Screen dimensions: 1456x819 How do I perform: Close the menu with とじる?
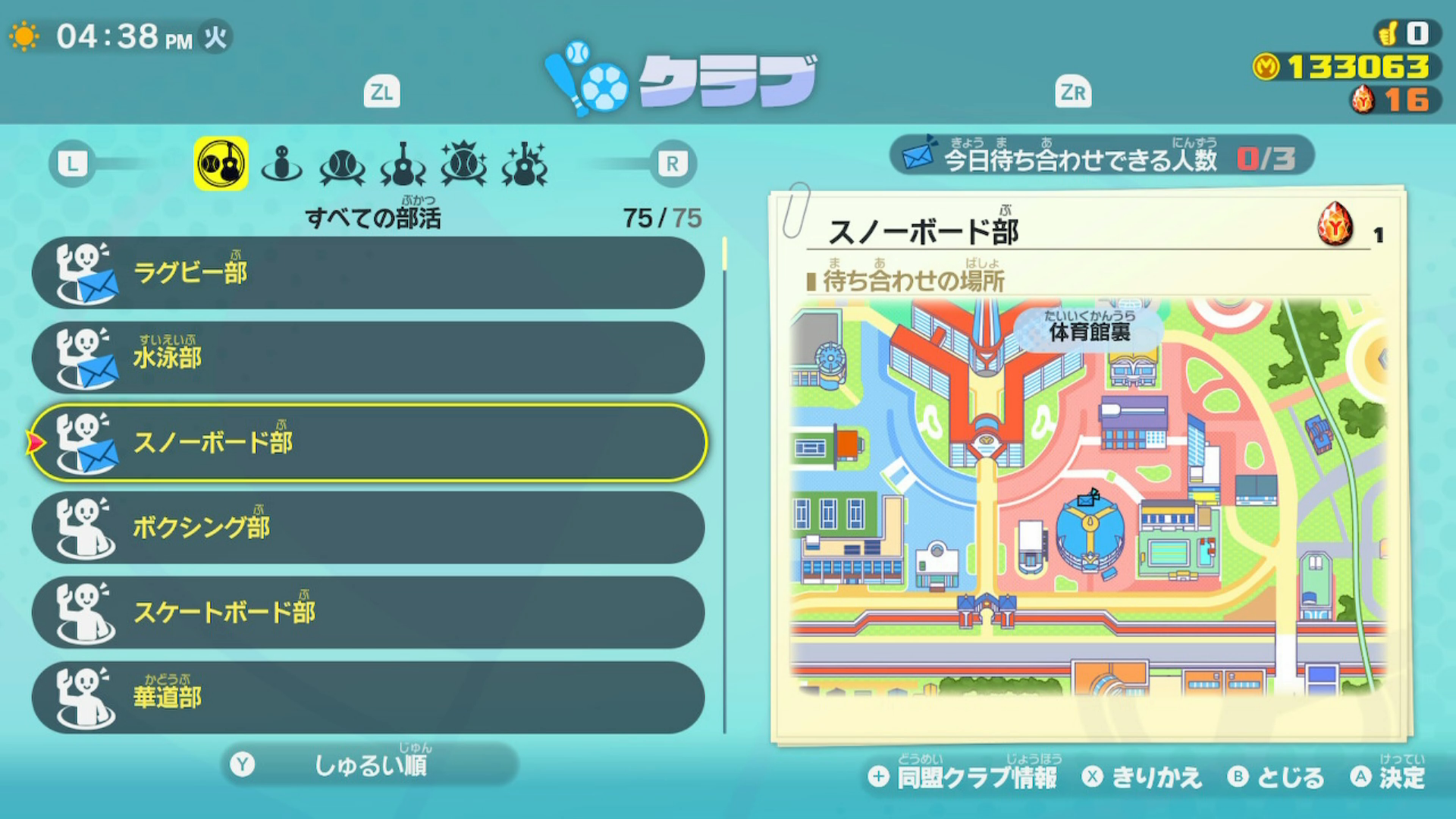(1276, 777)
